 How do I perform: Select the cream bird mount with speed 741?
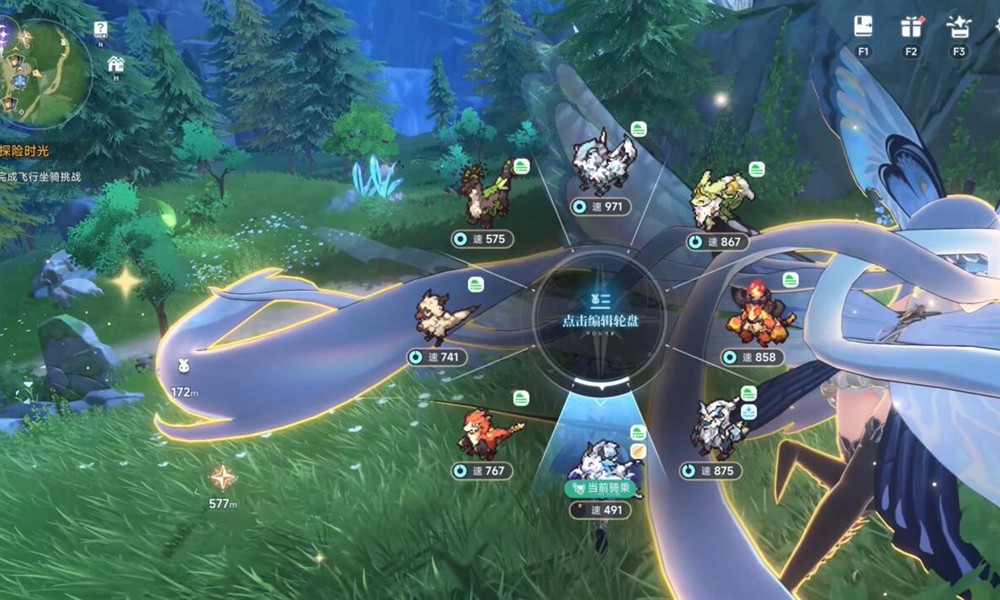point(445,317)
